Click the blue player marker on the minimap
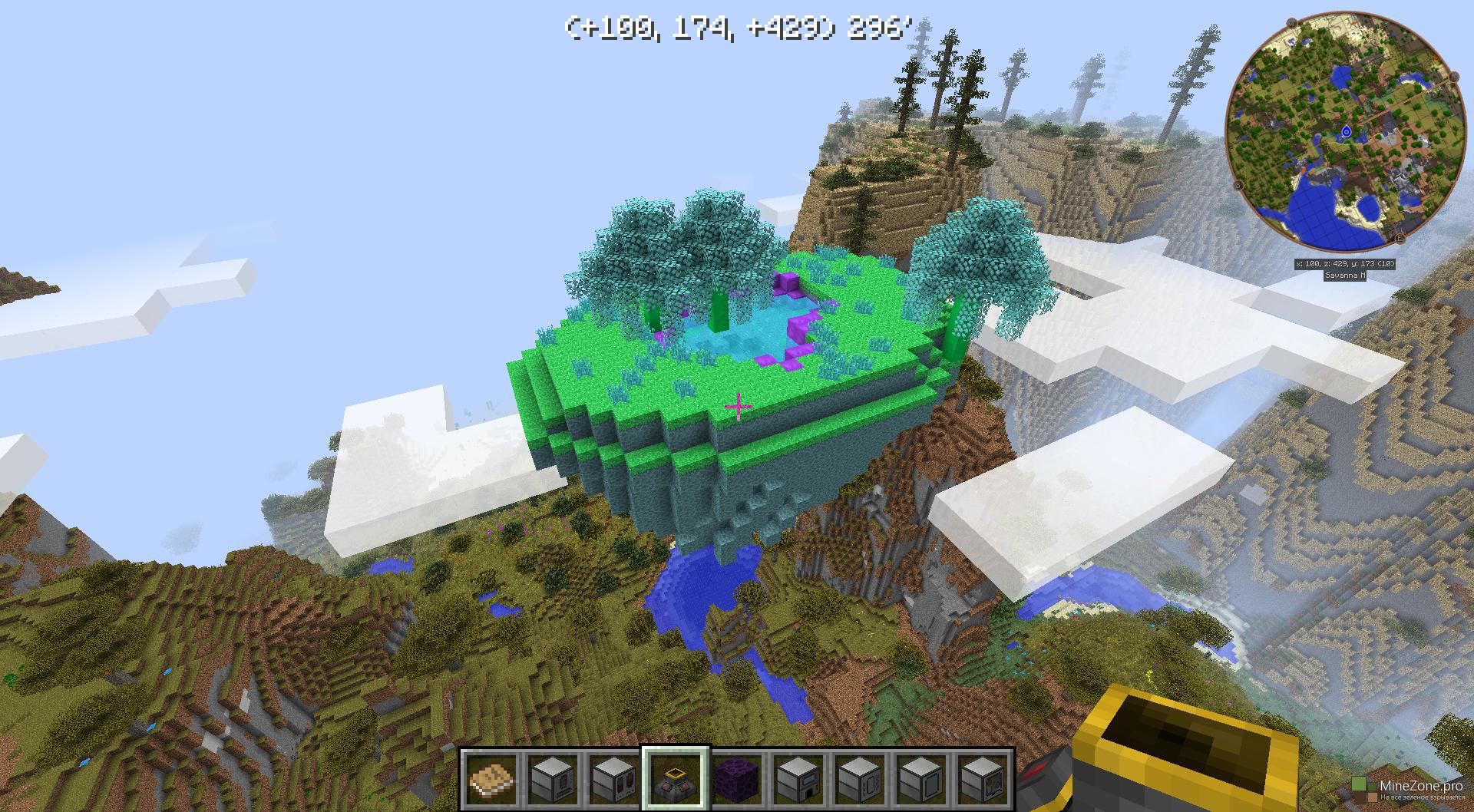This screenshot has height=812, width=1474. (x=1346, y=132)
